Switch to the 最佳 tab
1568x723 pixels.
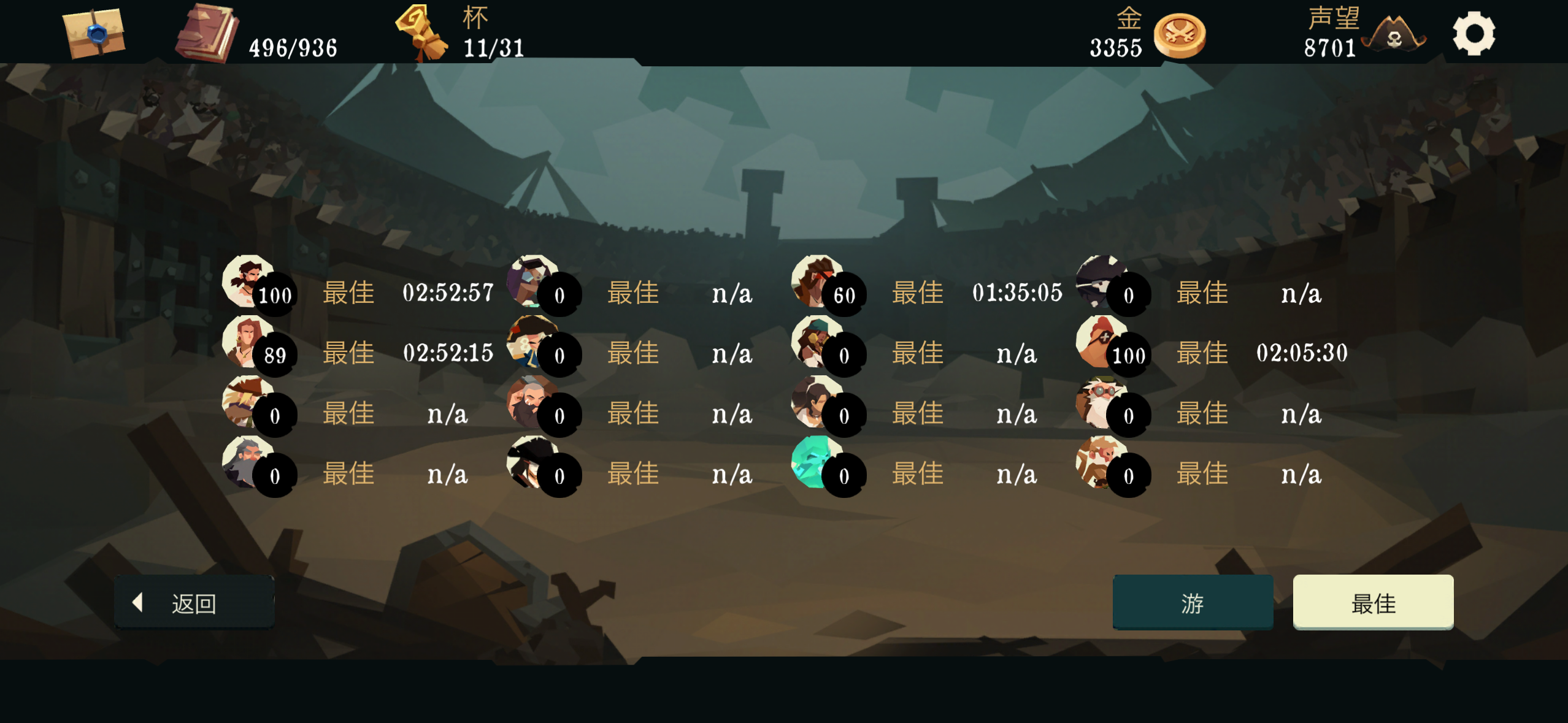click(x=1374, y=603)
